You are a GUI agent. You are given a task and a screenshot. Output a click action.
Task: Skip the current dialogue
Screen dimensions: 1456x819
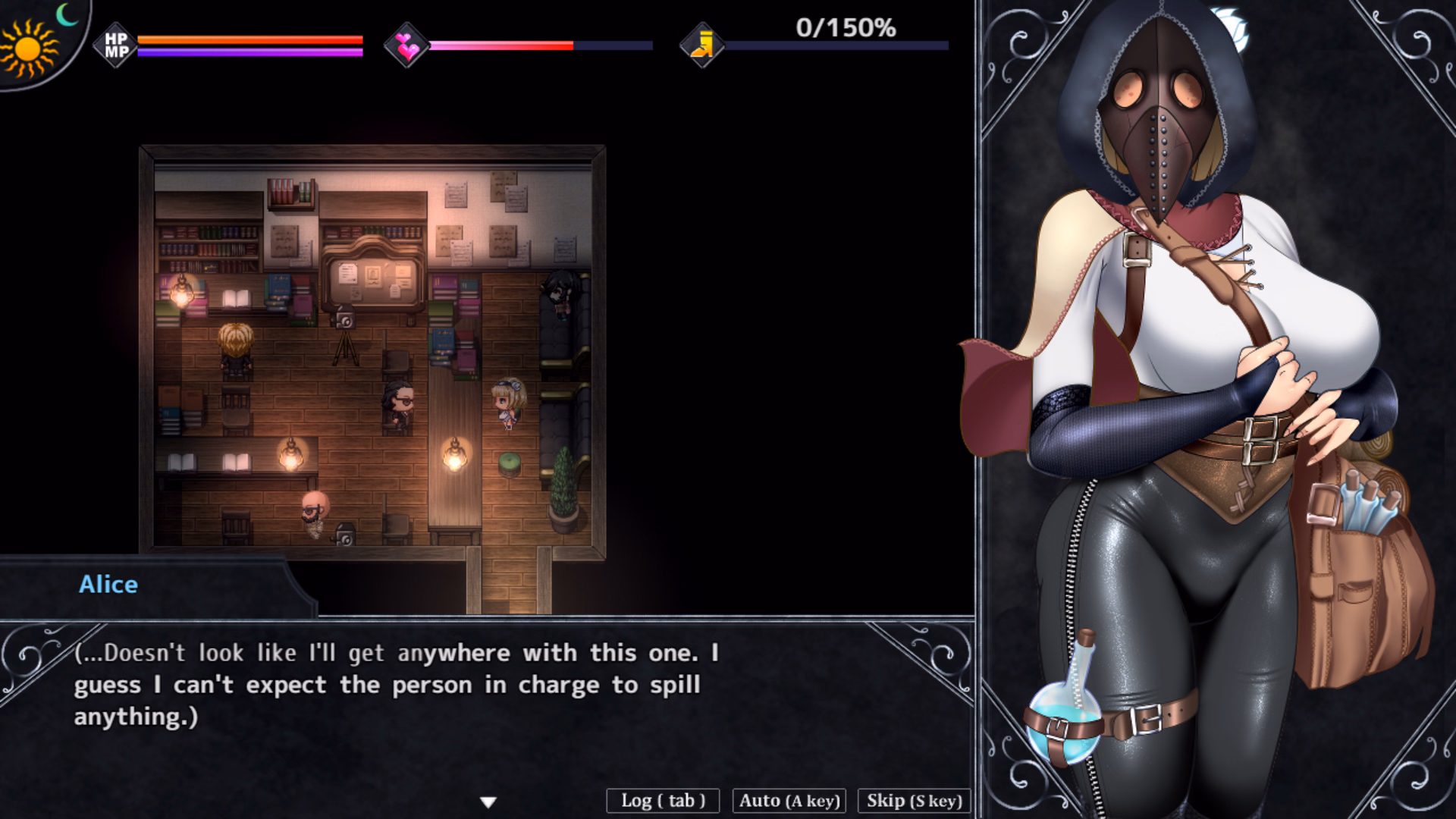coord(914,801)
